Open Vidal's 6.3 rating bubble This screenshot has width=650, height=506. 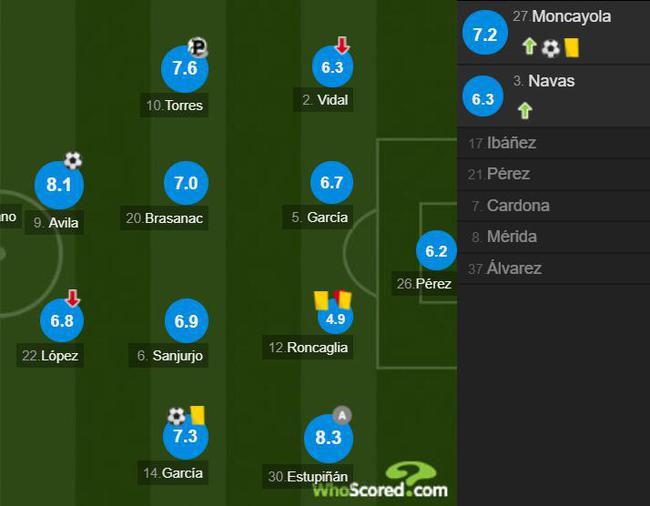333,68
